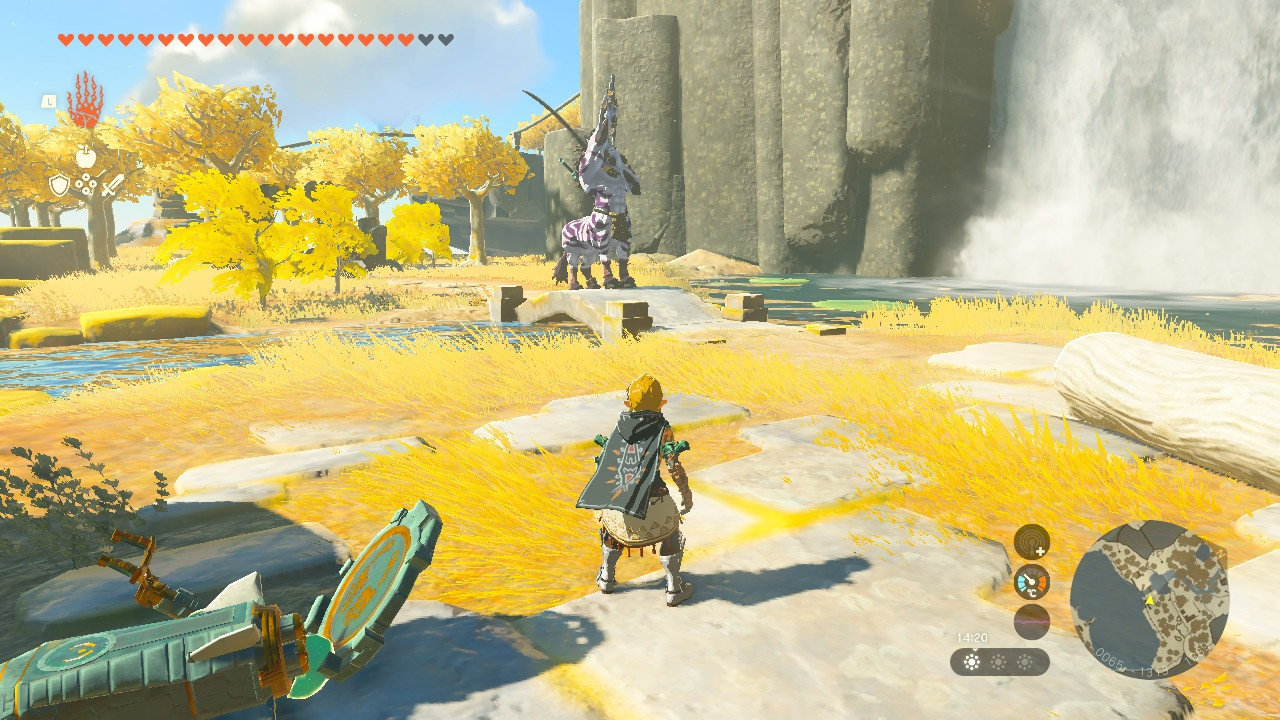Click the L button prompt above the ability icon
This screenshot has height=720, width=1280.
pos(48,101)
